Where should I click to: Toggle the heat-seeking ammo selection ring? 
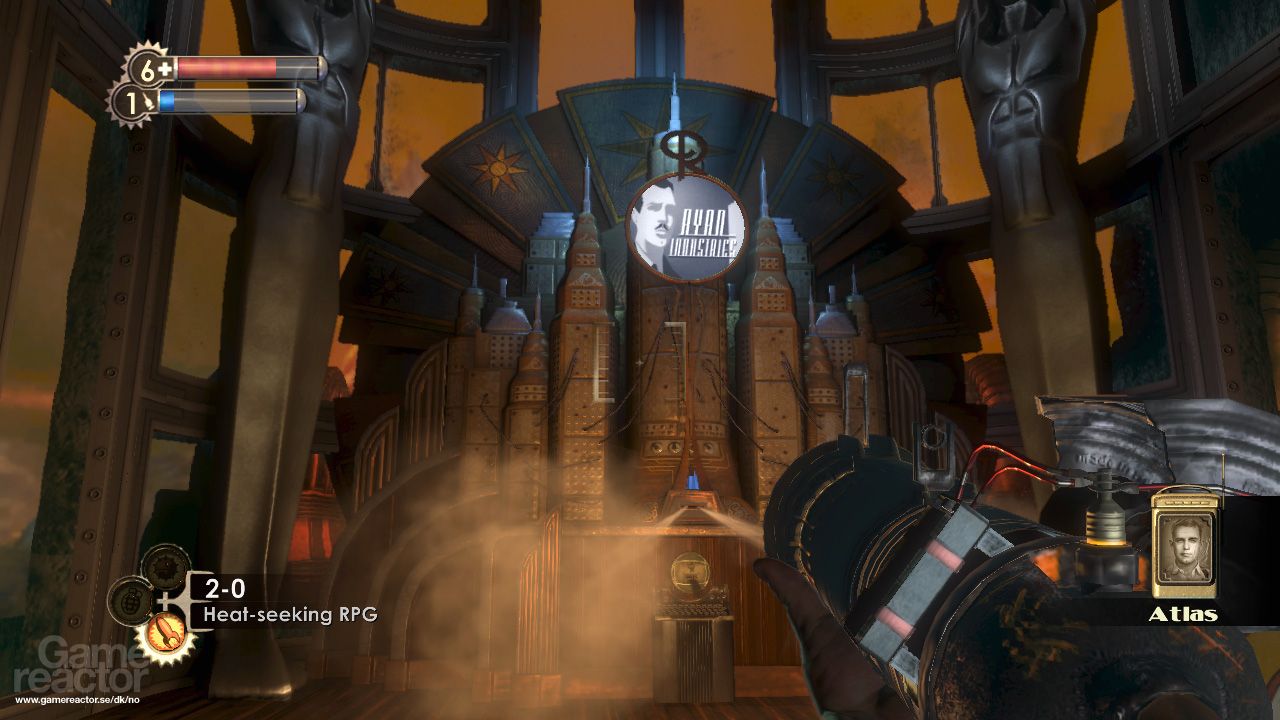pyautogui.click(x=167, y=634)
